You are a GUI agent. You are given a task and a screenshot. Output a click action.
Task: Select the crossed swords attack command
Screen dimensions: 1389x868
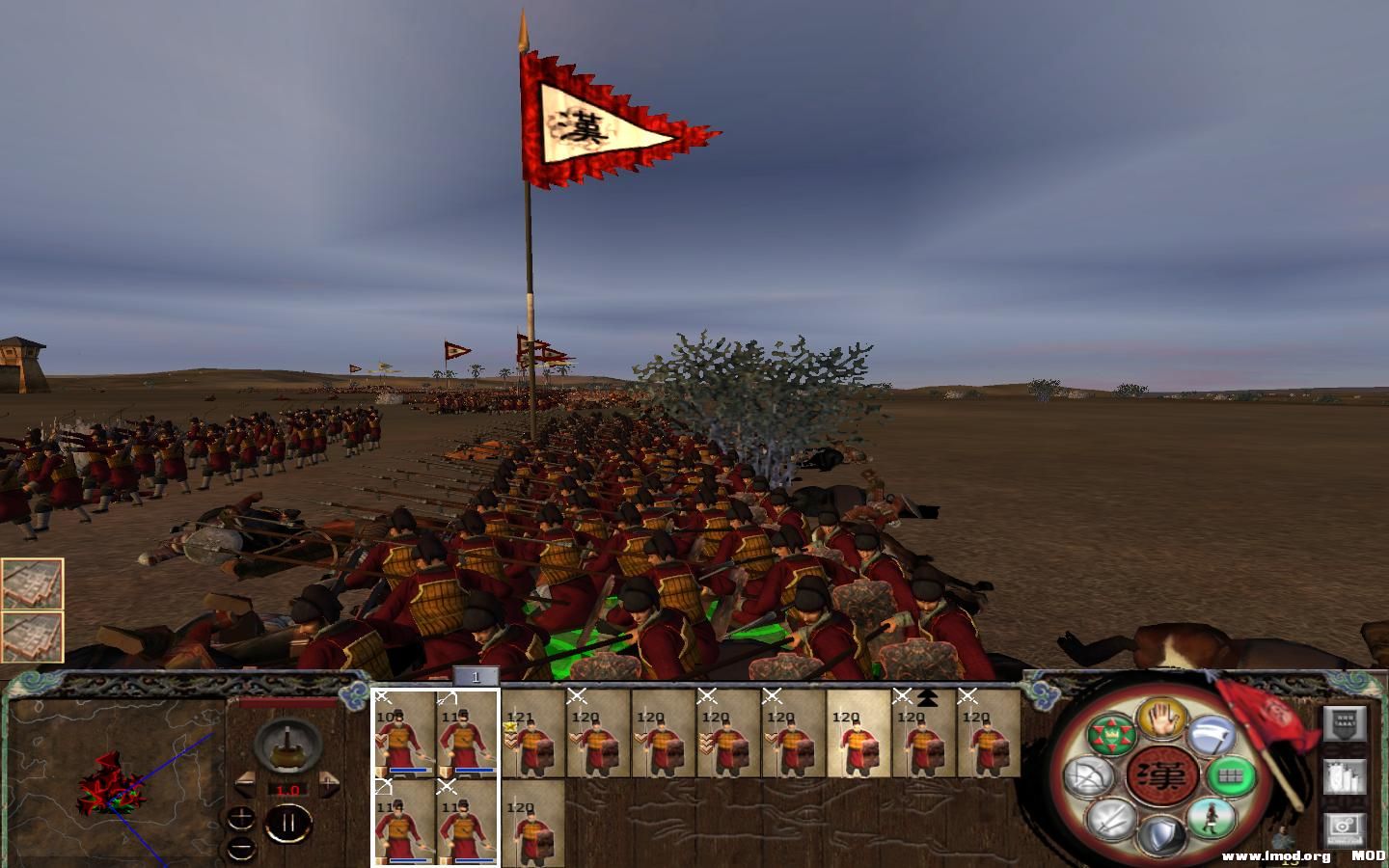[x=1111, y=820]
